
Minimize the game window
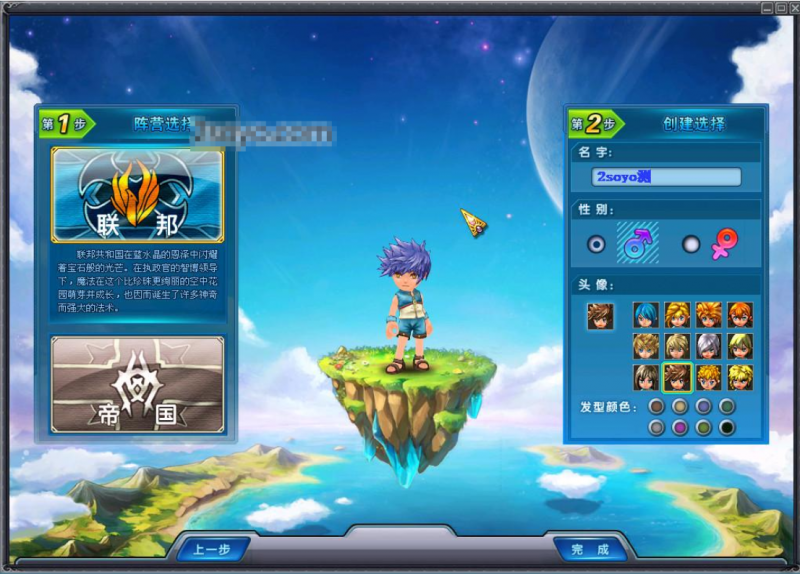pyautogui.click(x=766, y=7)
